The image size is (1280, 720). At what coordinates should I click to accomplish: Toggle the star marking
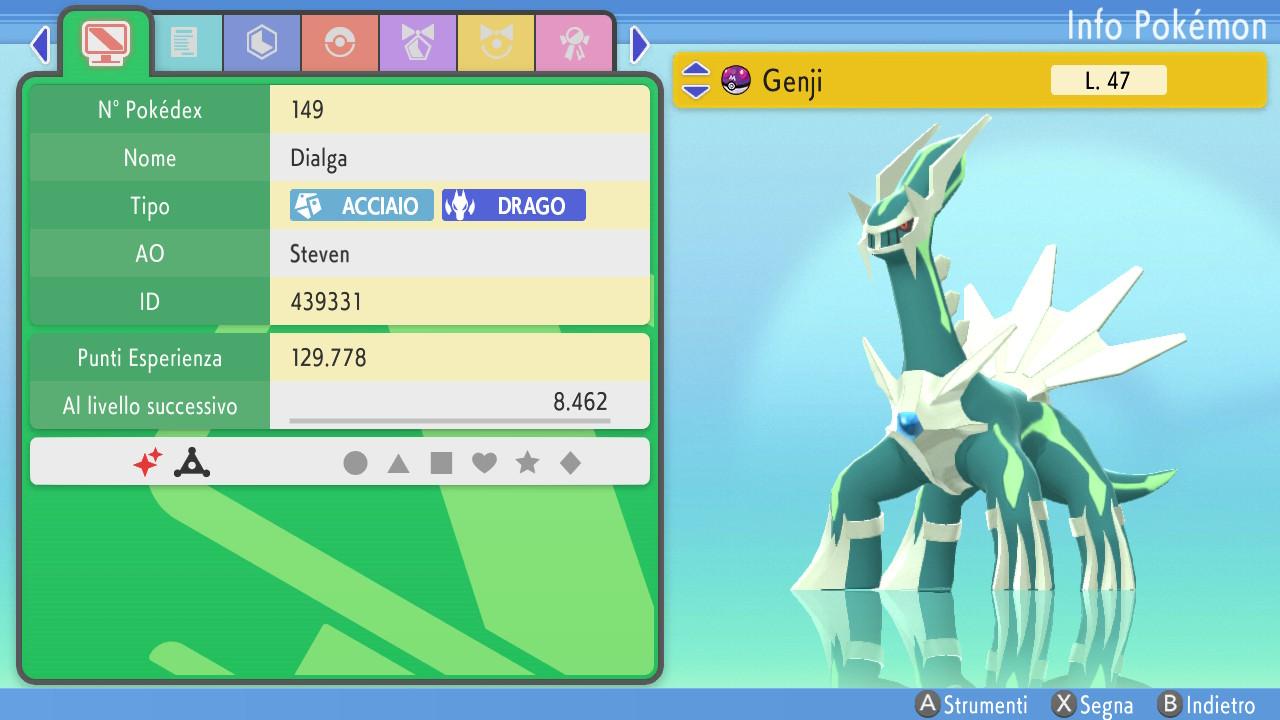tap(527, 463)
